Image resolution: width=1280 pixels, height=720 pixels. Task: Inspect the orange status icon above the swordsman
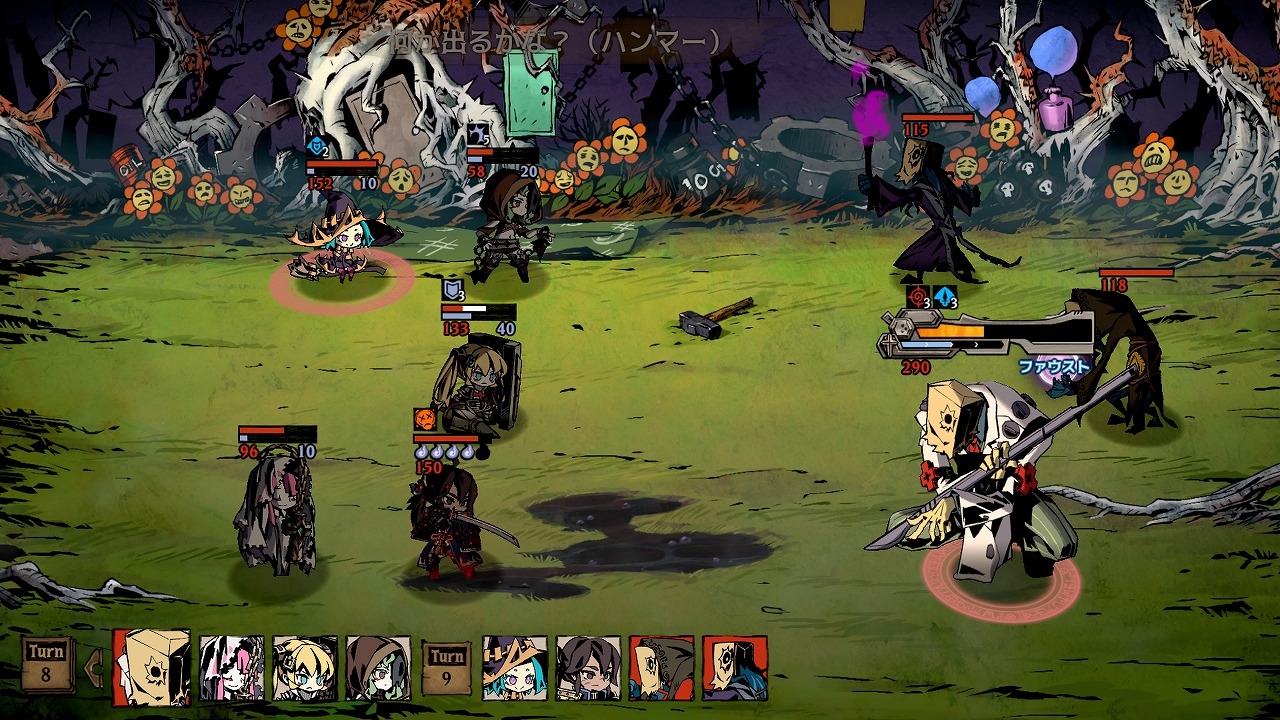click(424, 419)
